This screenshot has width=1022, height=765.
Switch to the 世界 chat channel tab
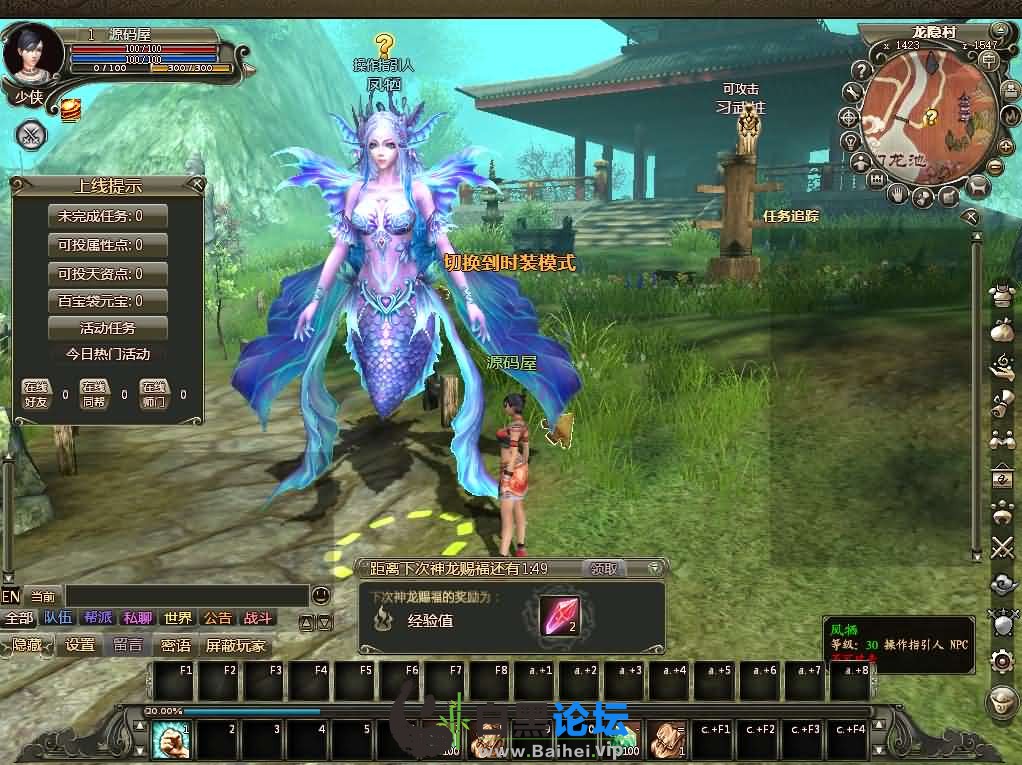coord(178,618)
